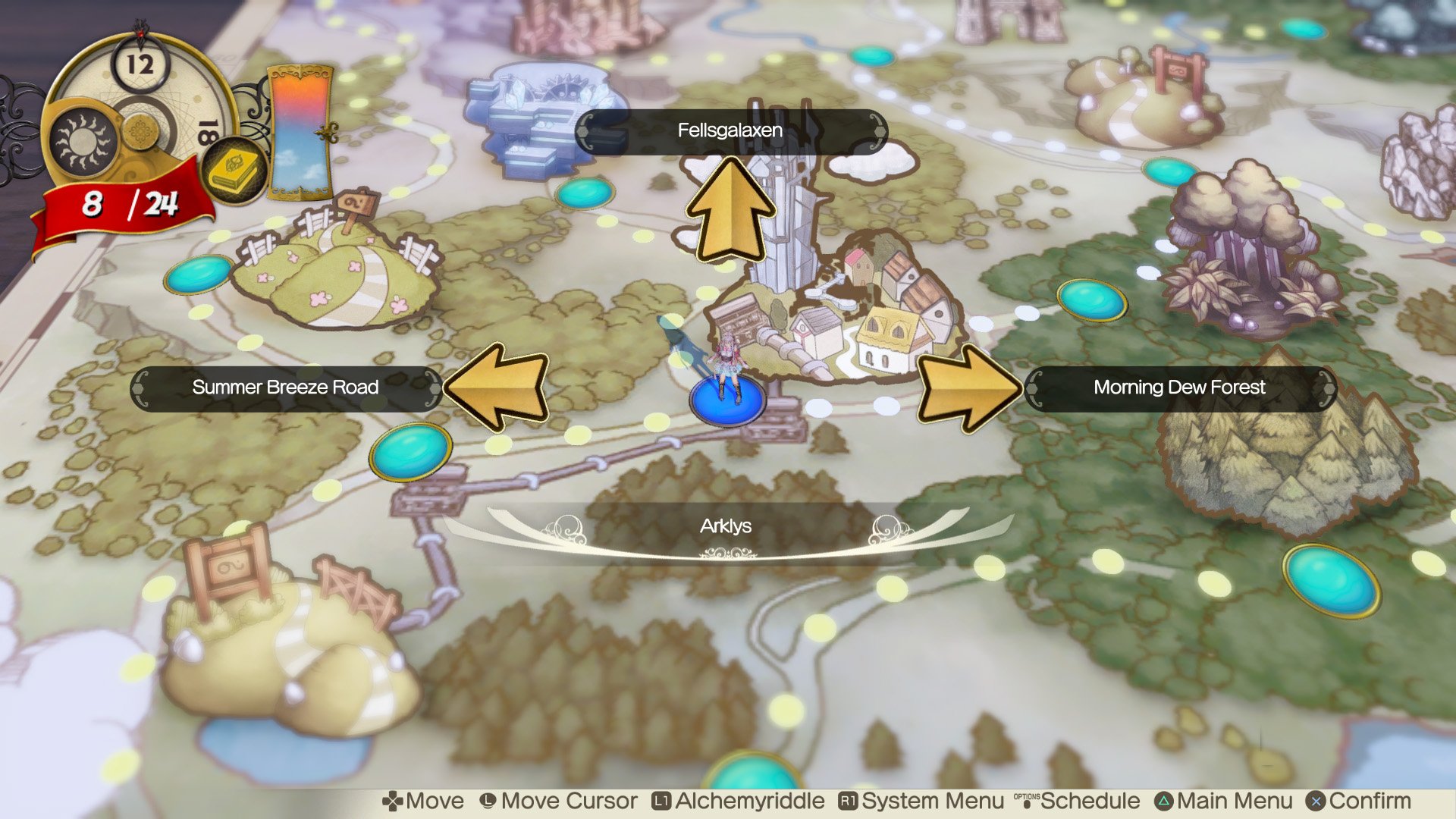Click the Summer Breeze Road label
The width and height of the screenshot is (1456, 819).
287,388
